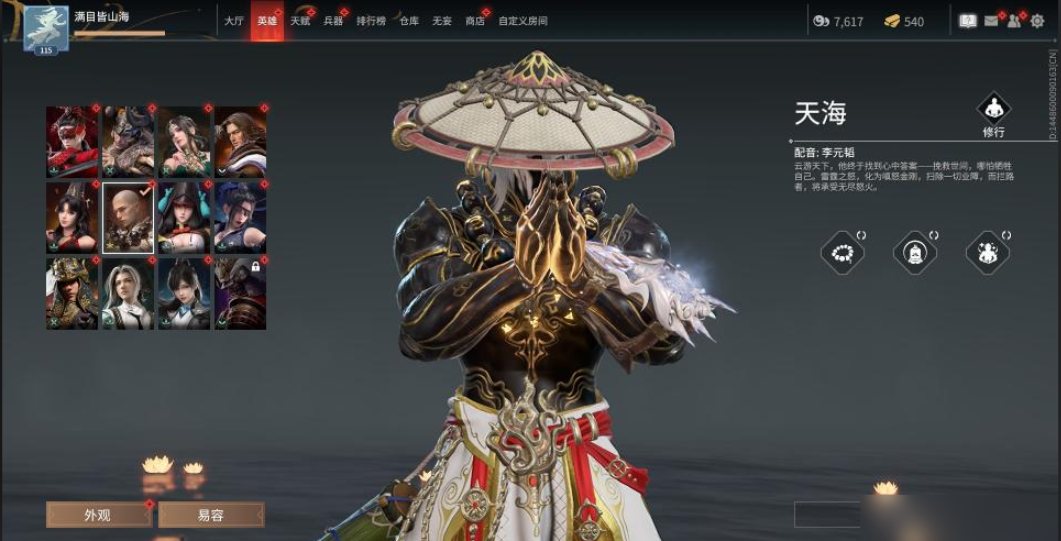Open the friends list icon
Viewport: 1061px width, 541px height.
point(1014,21)
